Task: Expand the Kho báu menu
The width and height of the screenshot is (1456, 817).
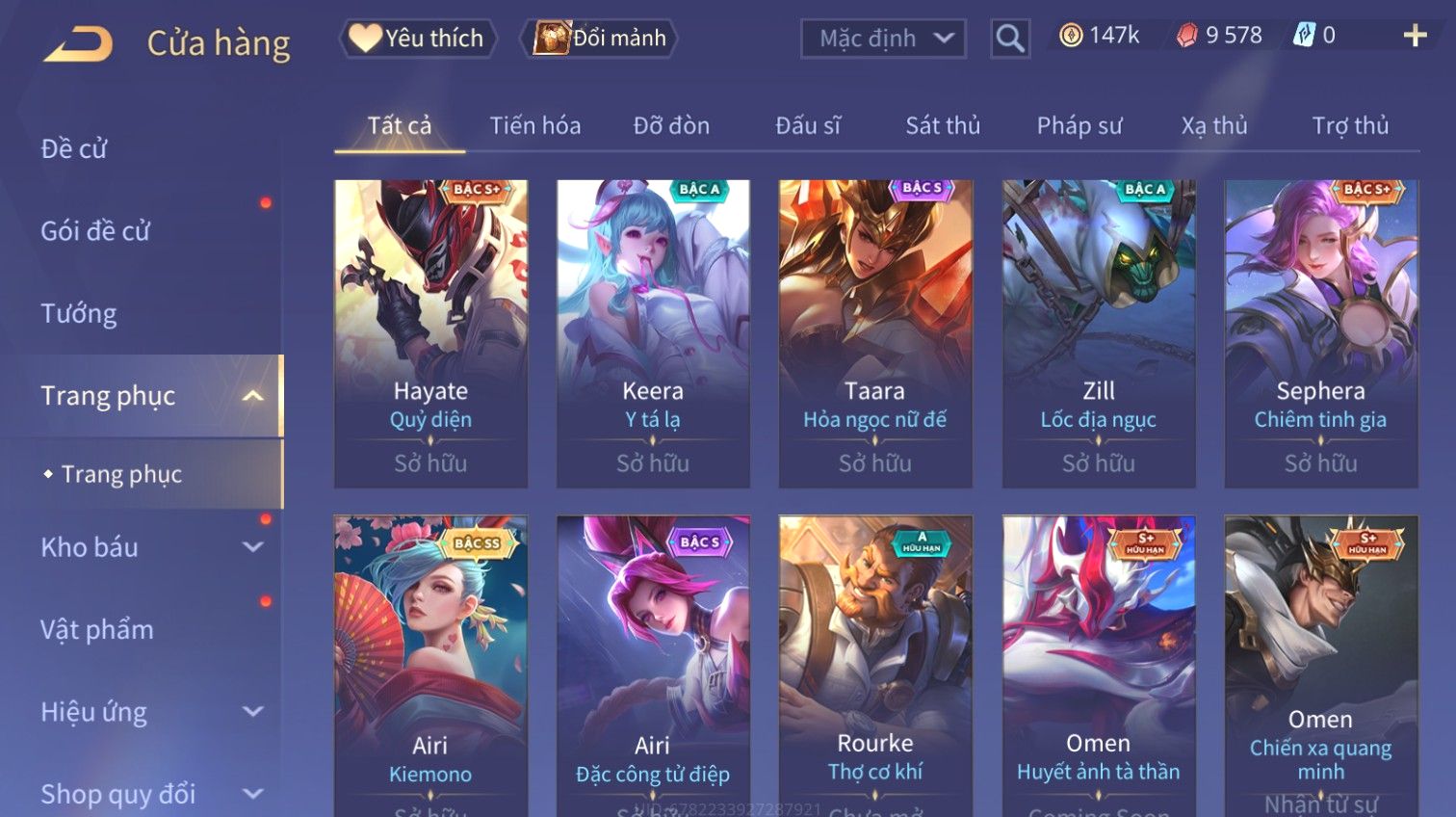Action: tap(144, 547)
